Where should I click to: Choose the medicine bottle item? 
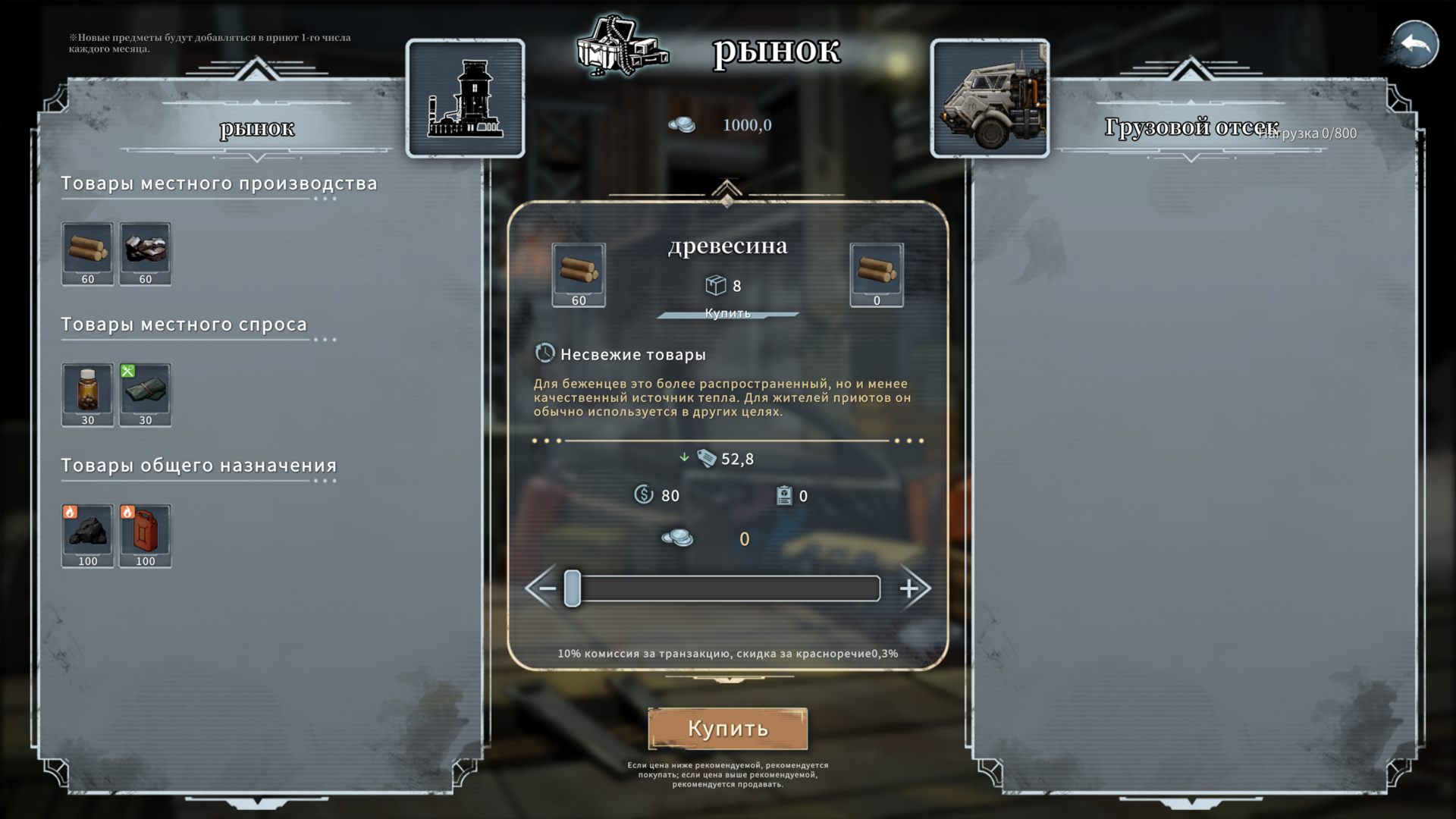click(88, 394)
